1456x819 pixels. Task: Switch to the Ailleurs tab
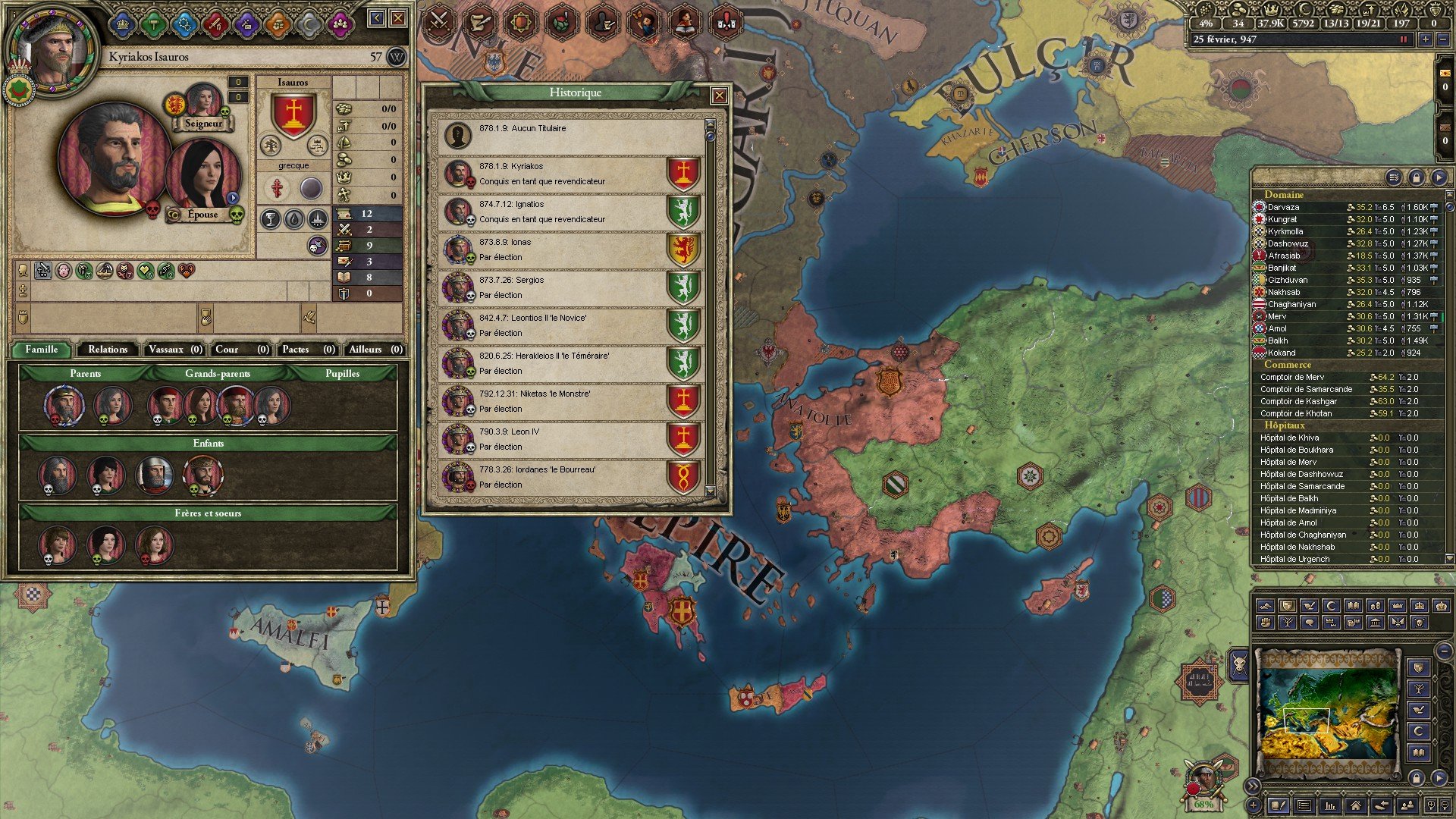pos(375,350)
